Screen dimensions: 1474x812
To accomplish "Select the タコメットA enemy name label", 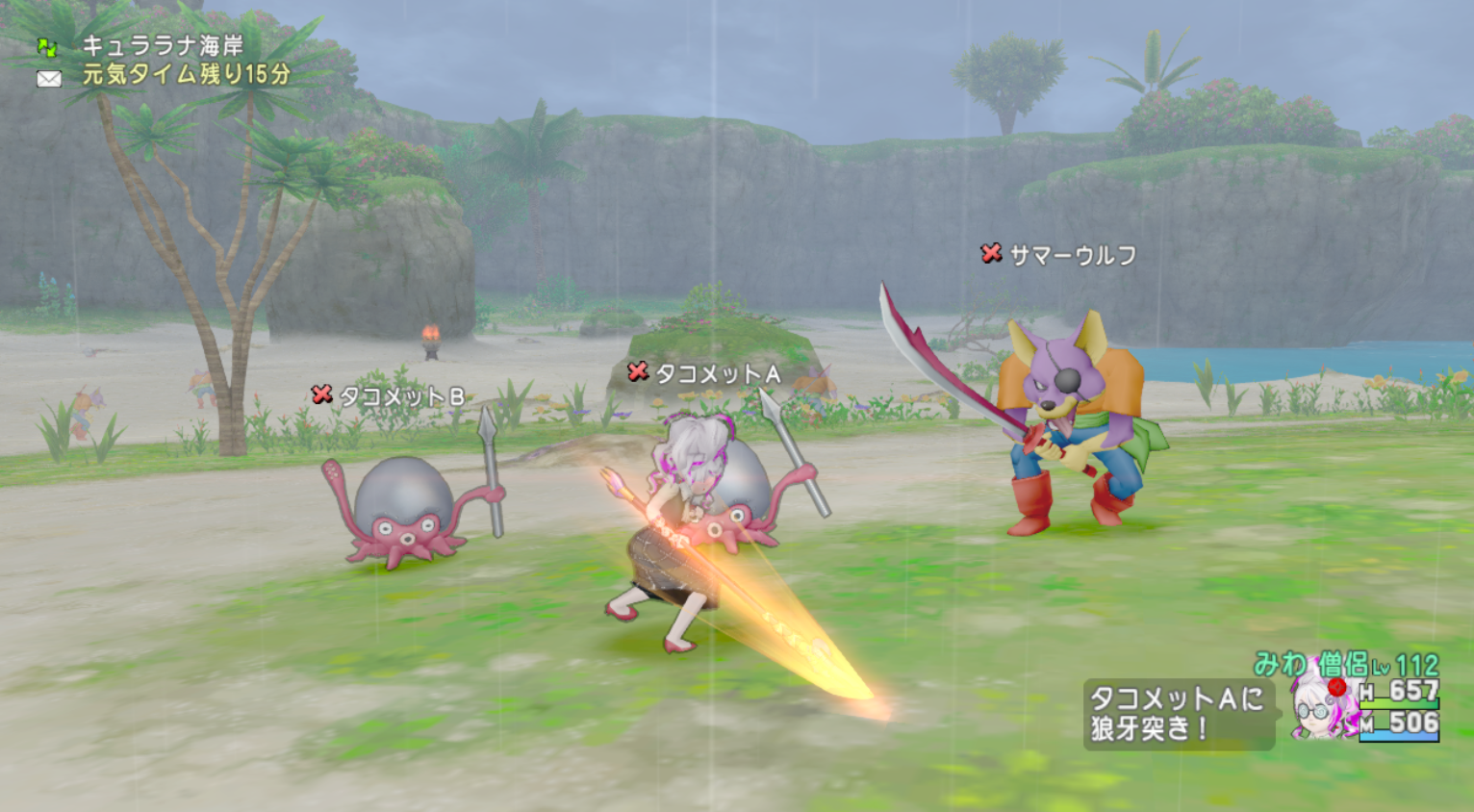I will [x=717, y=373].
